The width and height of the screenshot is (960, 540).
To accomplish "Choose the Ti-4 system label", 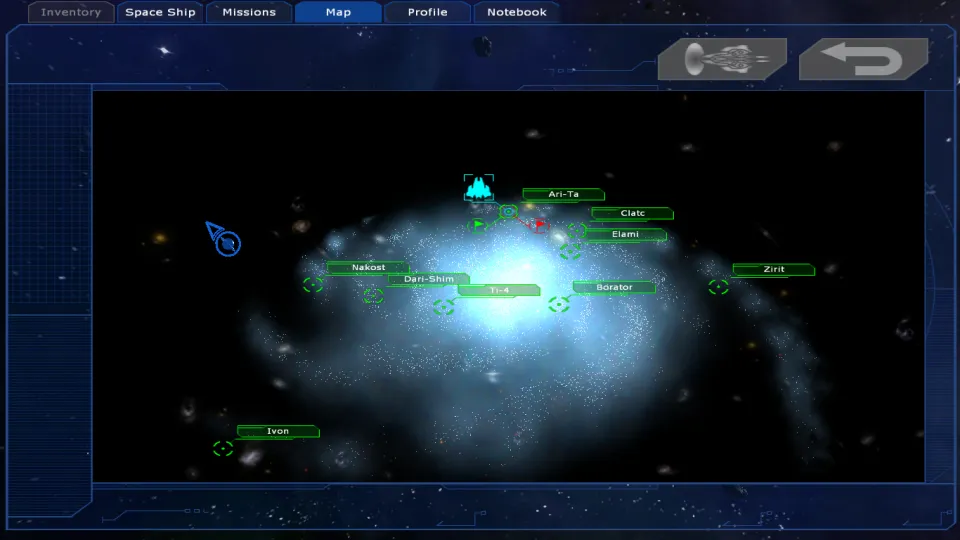I will tap(499, 290).
